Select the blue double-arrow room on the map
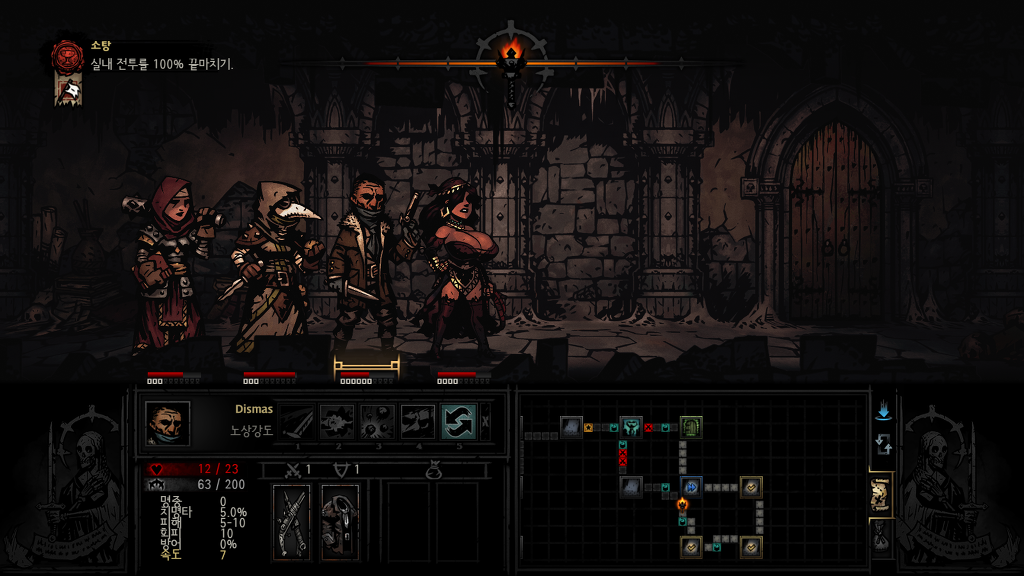The width and height of the screenshot is (1024, 576). point(691,487)
